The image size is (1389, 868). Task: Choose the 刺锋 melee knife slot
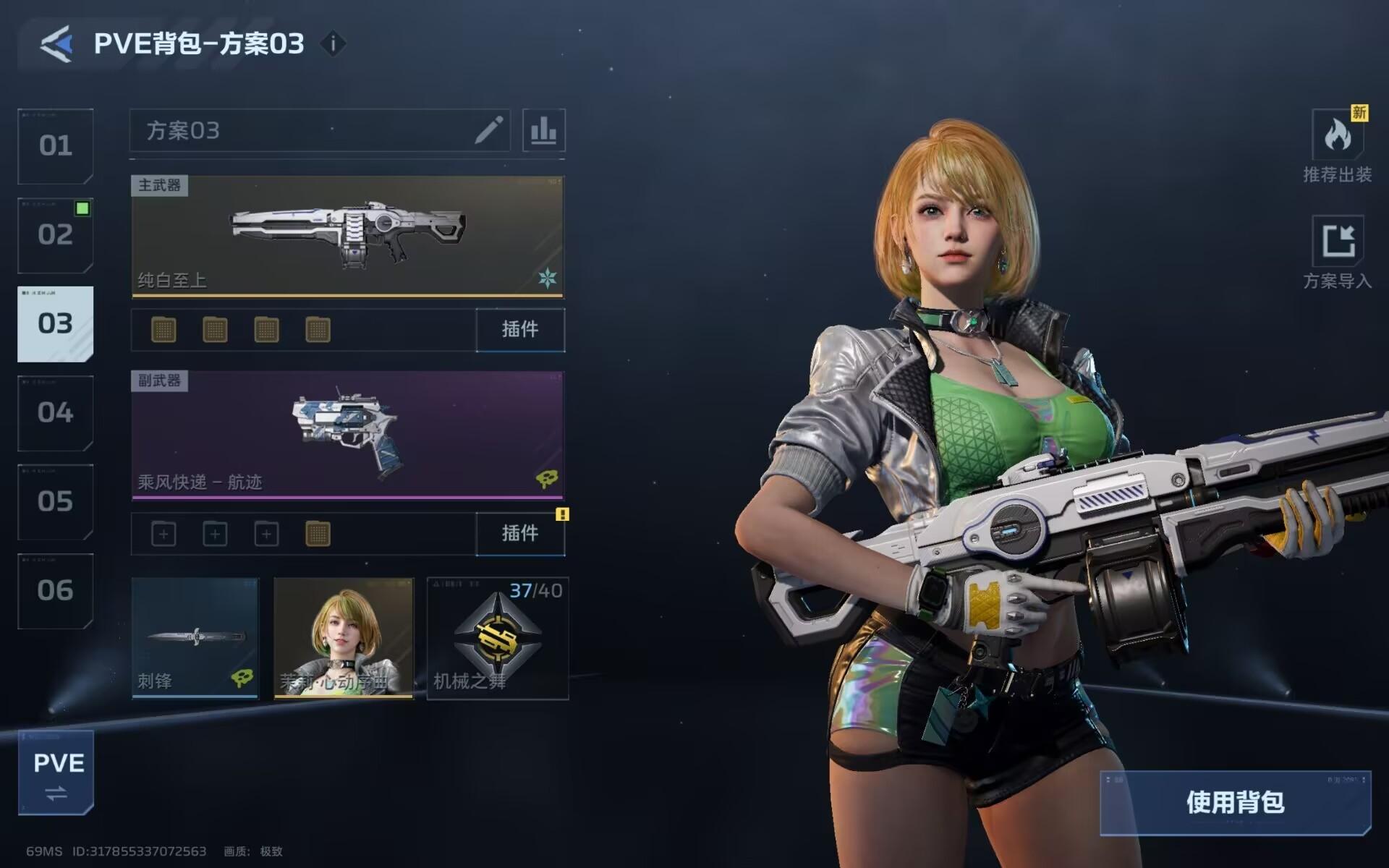195,637
